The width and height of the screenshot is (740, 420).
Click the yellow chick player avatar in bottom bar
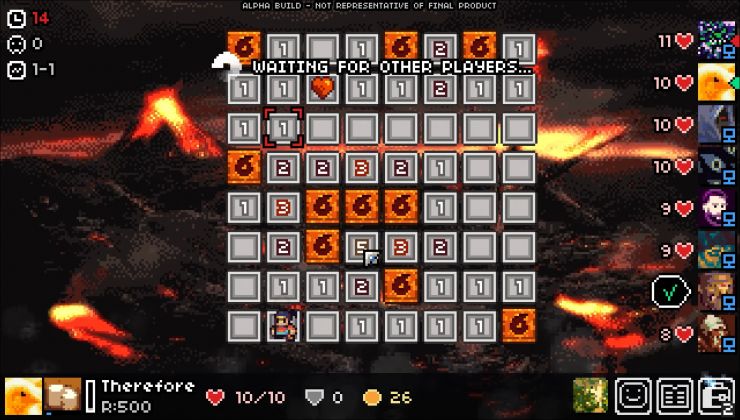click(22, 395)
